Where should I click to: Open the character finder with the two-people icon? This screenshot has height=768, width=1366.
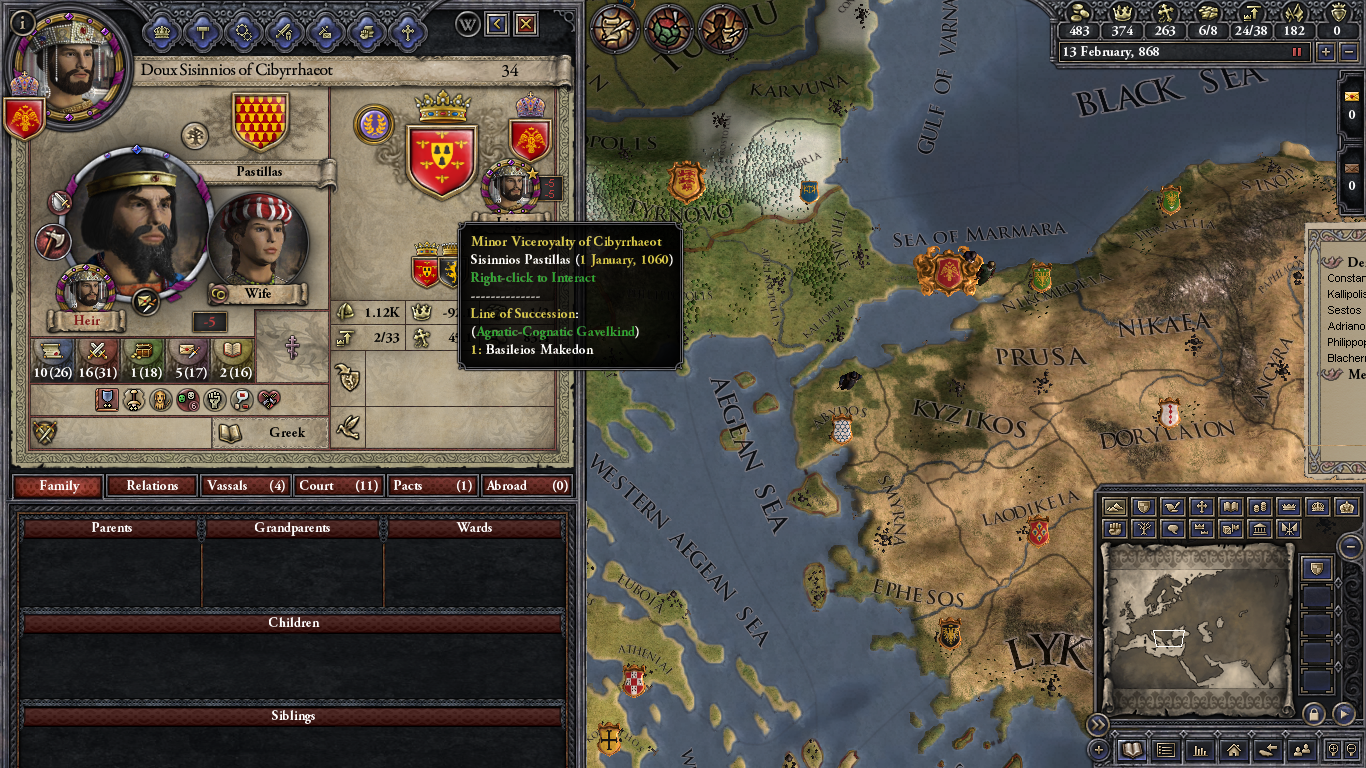(x=1301, y=751)
